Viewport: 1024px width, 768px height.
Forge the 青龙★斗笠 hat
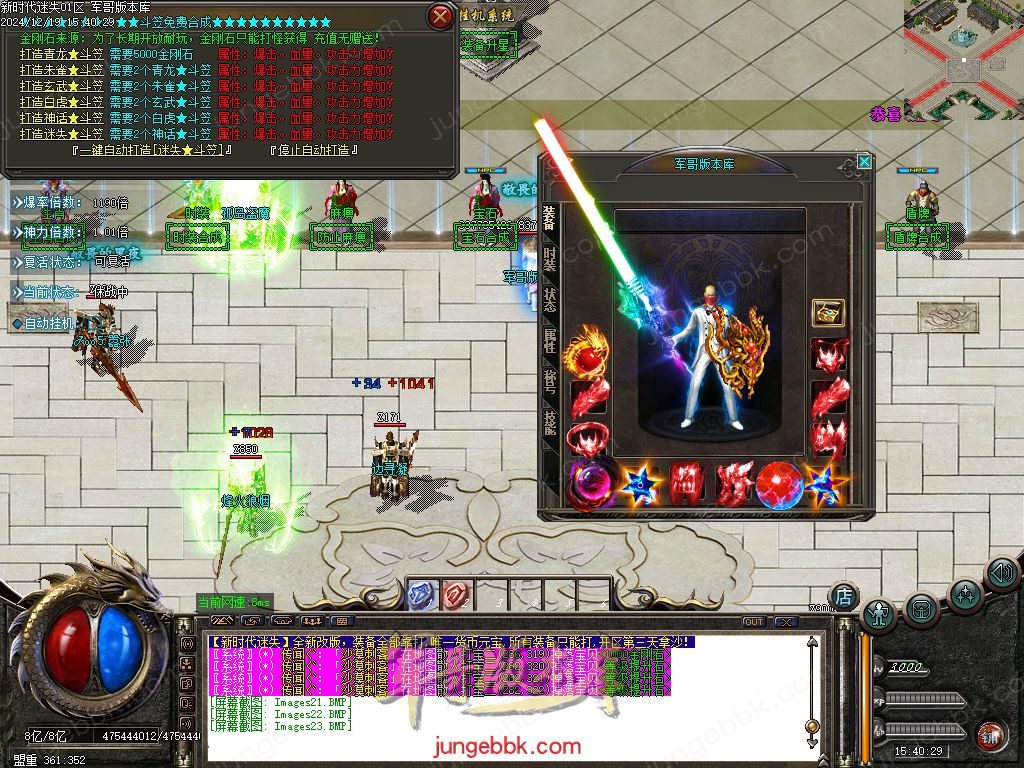tap(62, 54)
